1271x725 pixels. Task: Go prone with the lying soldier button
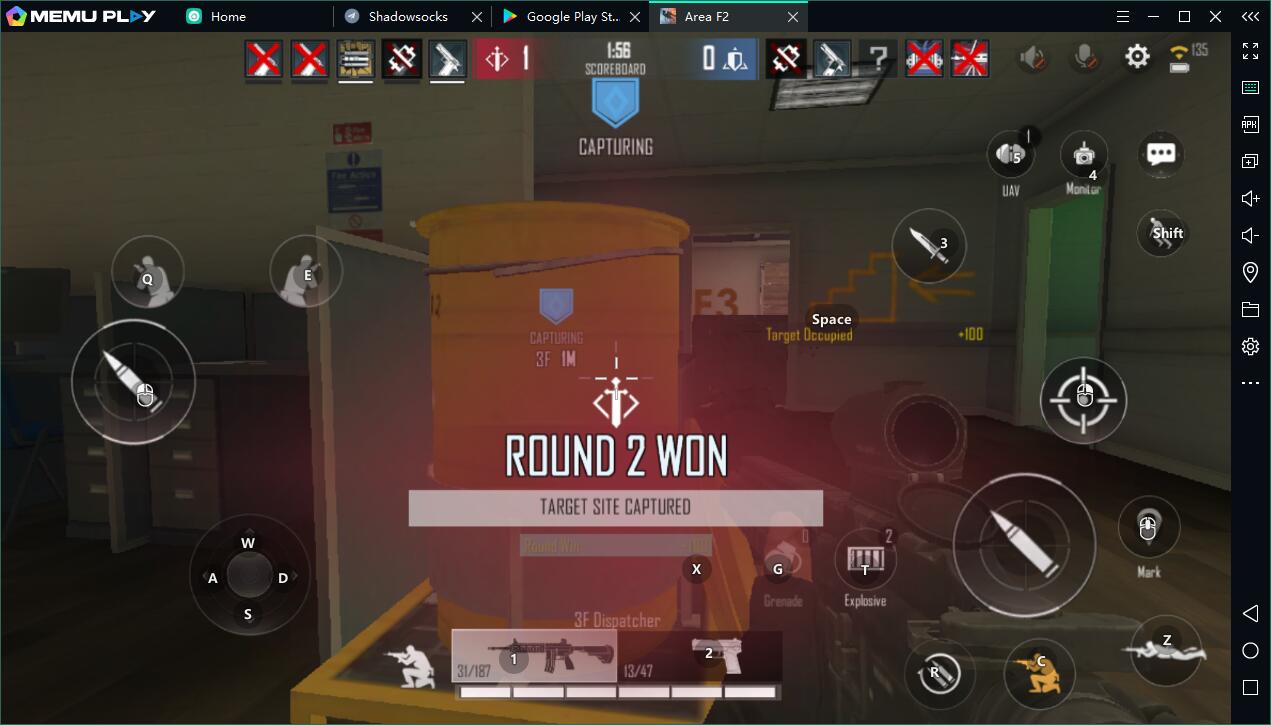click(x=1165, y=646)
